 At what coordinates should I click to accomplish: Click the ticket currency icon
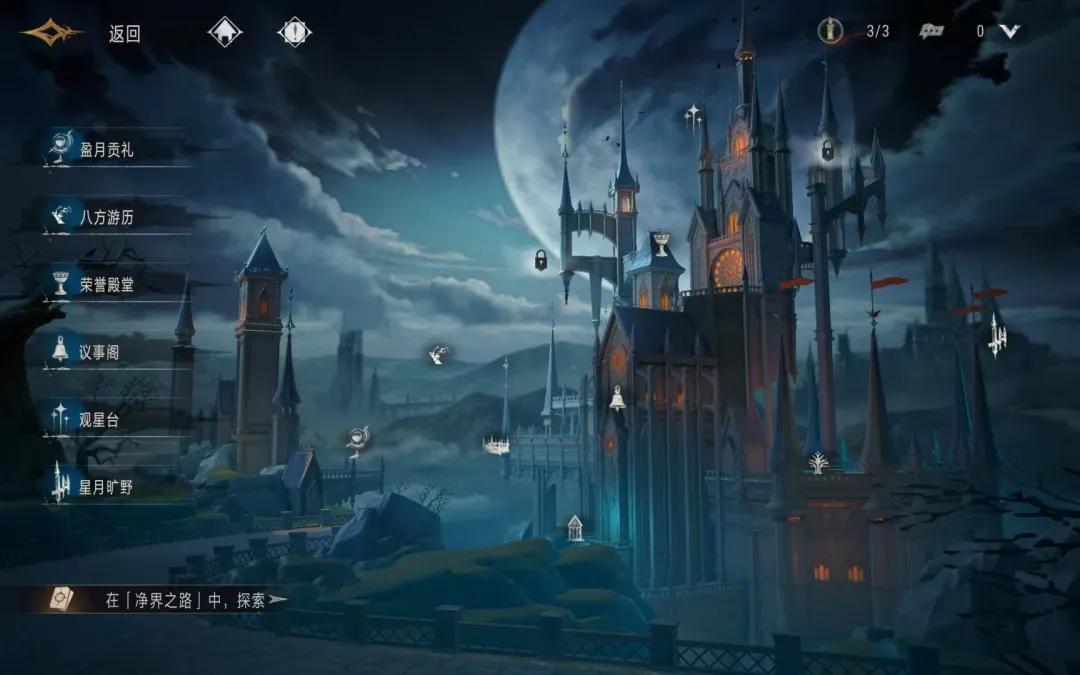pyautogui.click(x=932, y=31)
